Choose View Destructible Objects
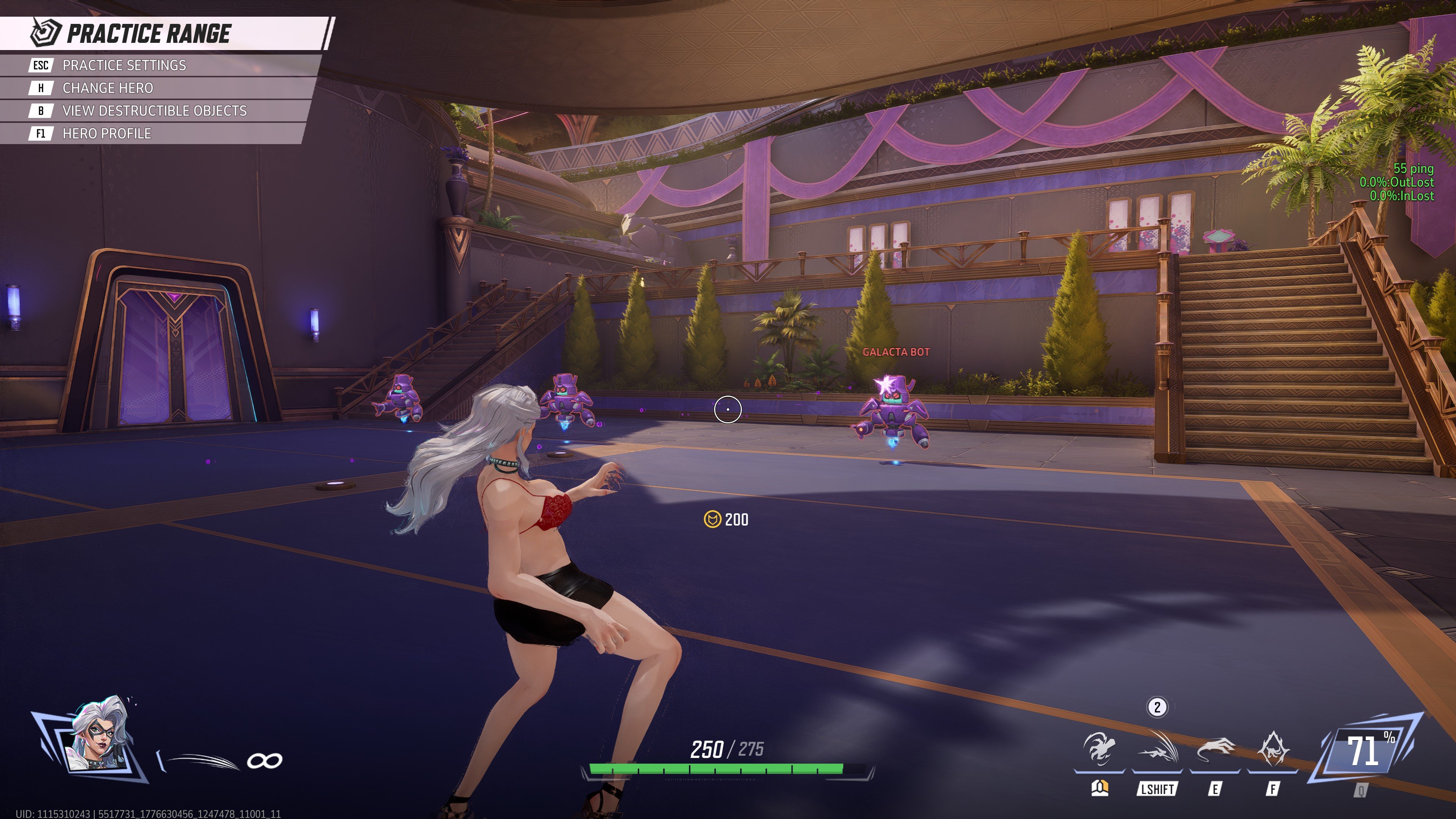 [x=154, y=111]
